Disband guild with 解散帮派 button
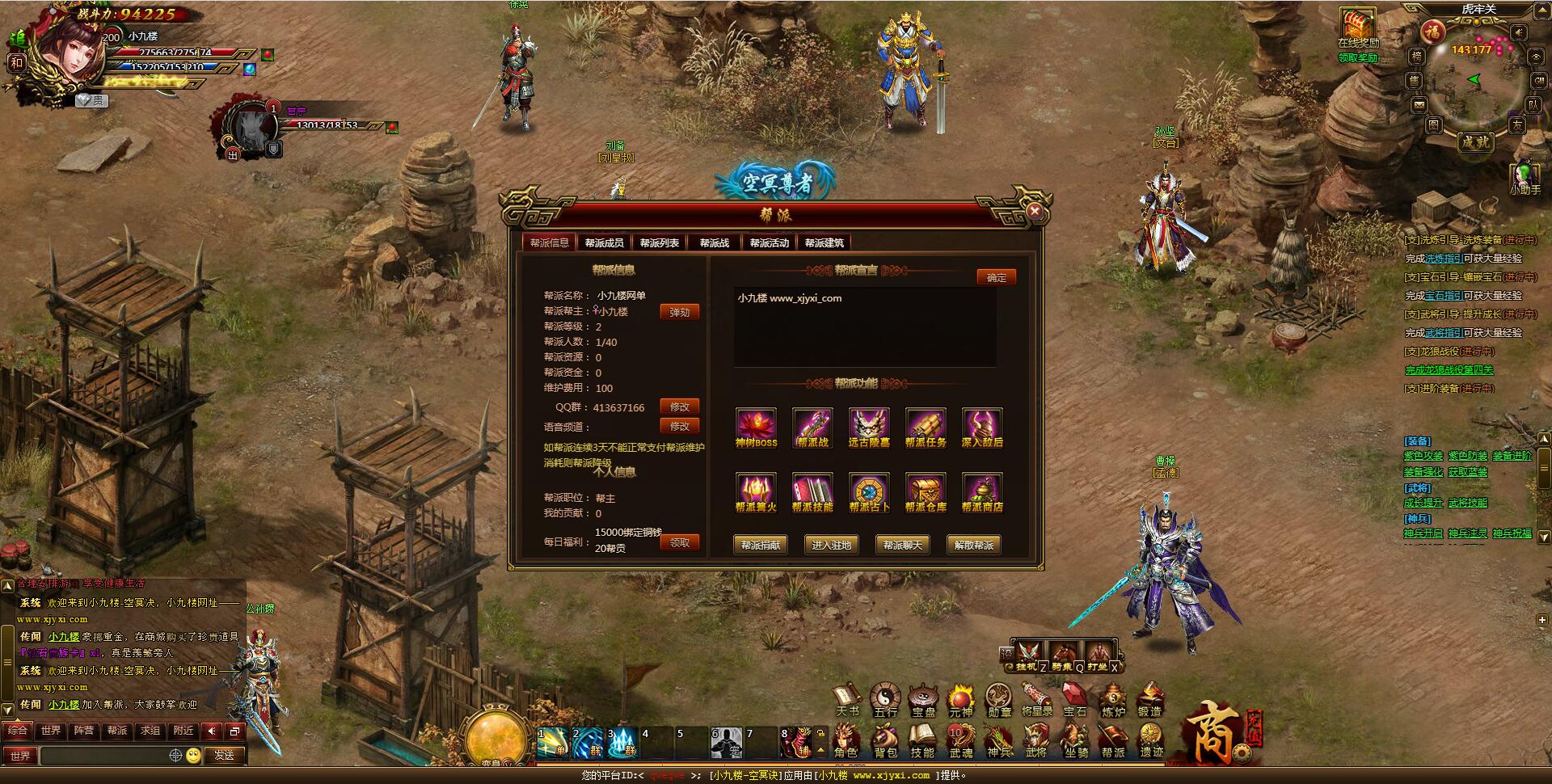1552x784 pixels. click(973, 545)
